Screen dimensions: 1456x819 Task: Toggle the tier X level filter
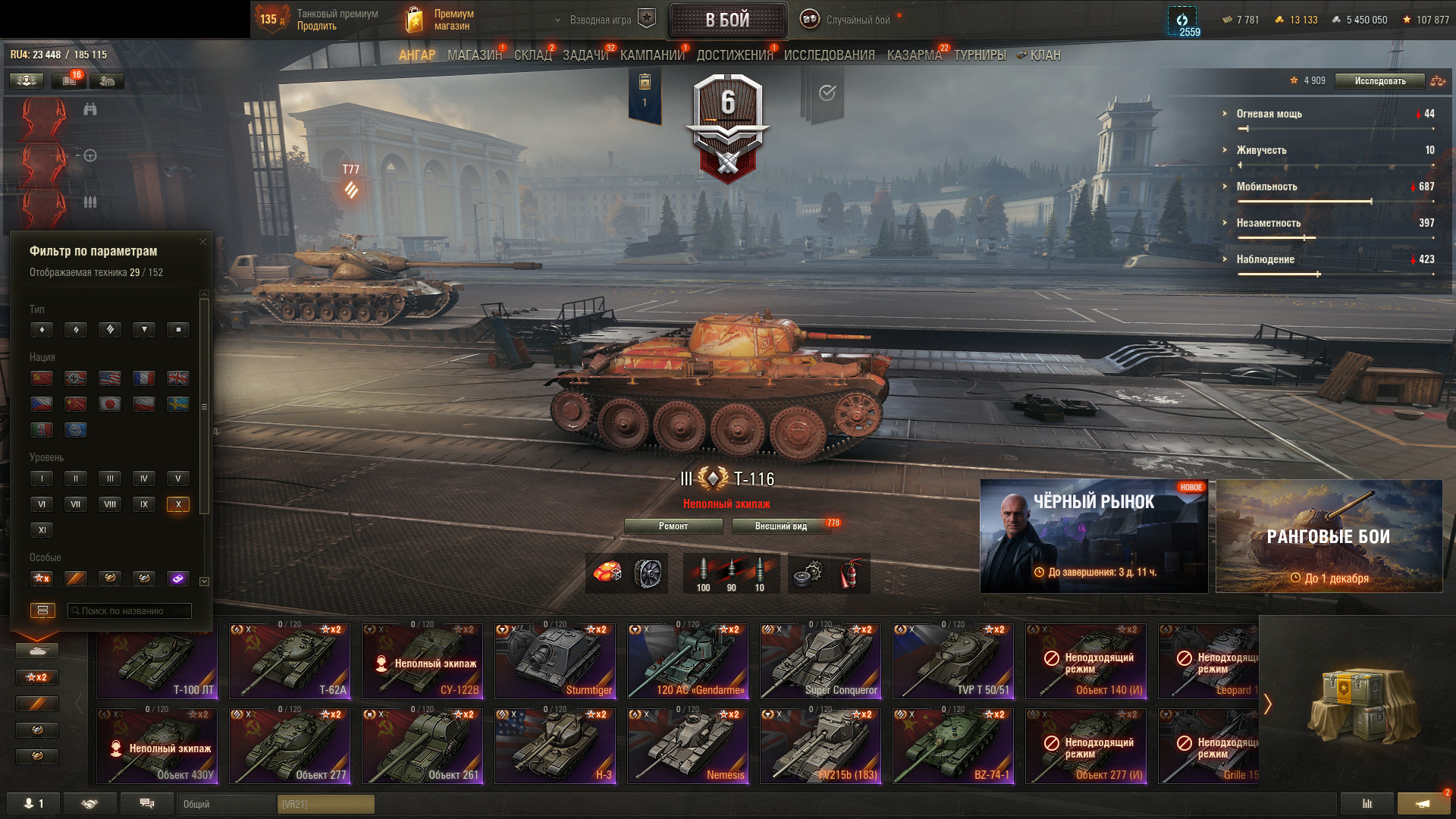(178, 504)
